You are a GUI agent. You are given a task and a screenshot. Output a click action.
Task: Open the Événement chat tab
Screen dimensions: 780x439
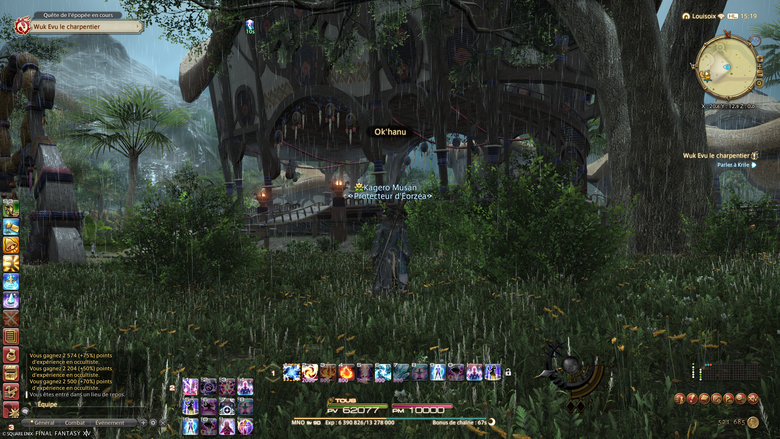pos(110,423)
